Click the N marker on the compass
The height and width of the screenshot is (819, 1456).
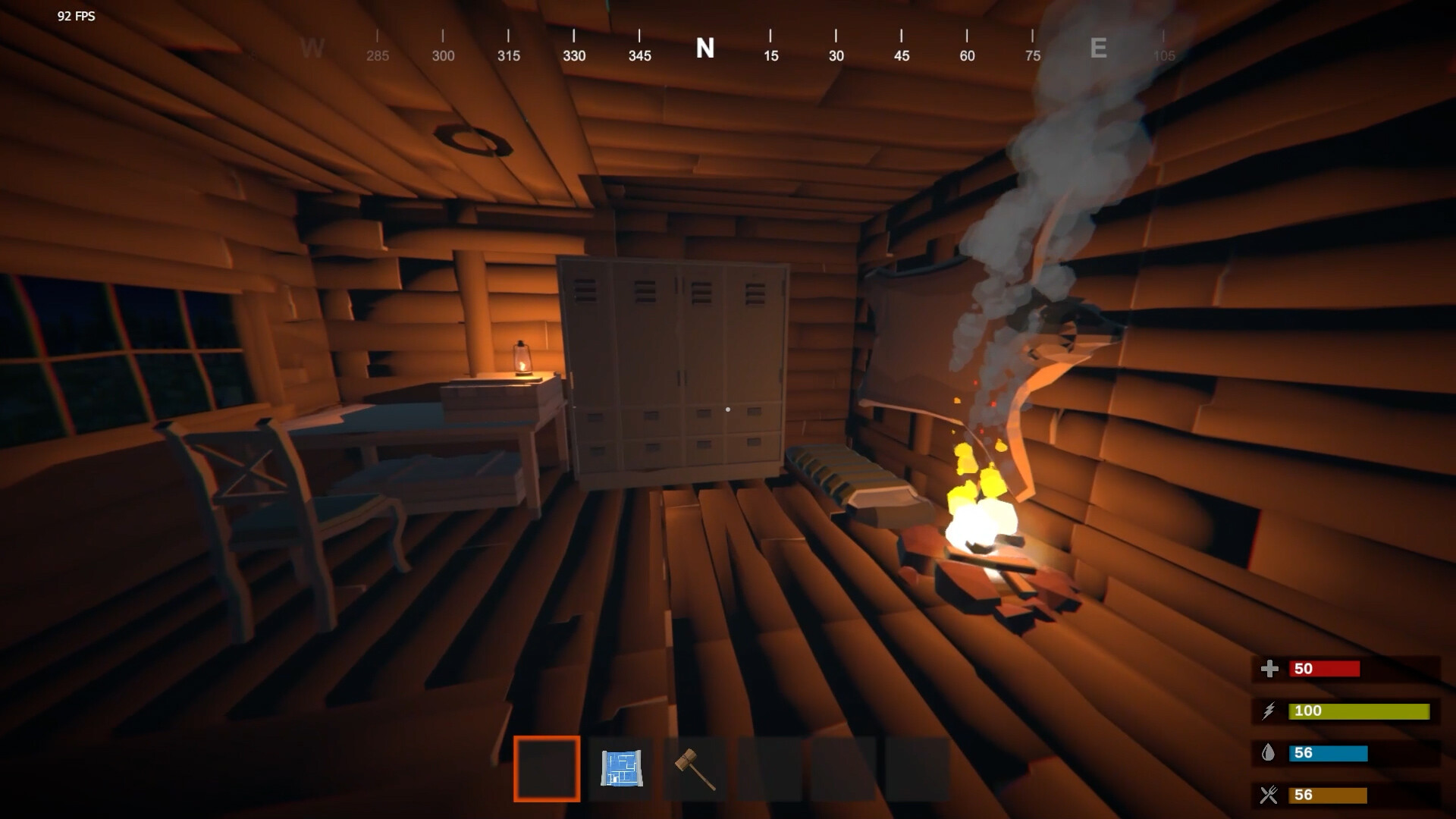(705, 48)
